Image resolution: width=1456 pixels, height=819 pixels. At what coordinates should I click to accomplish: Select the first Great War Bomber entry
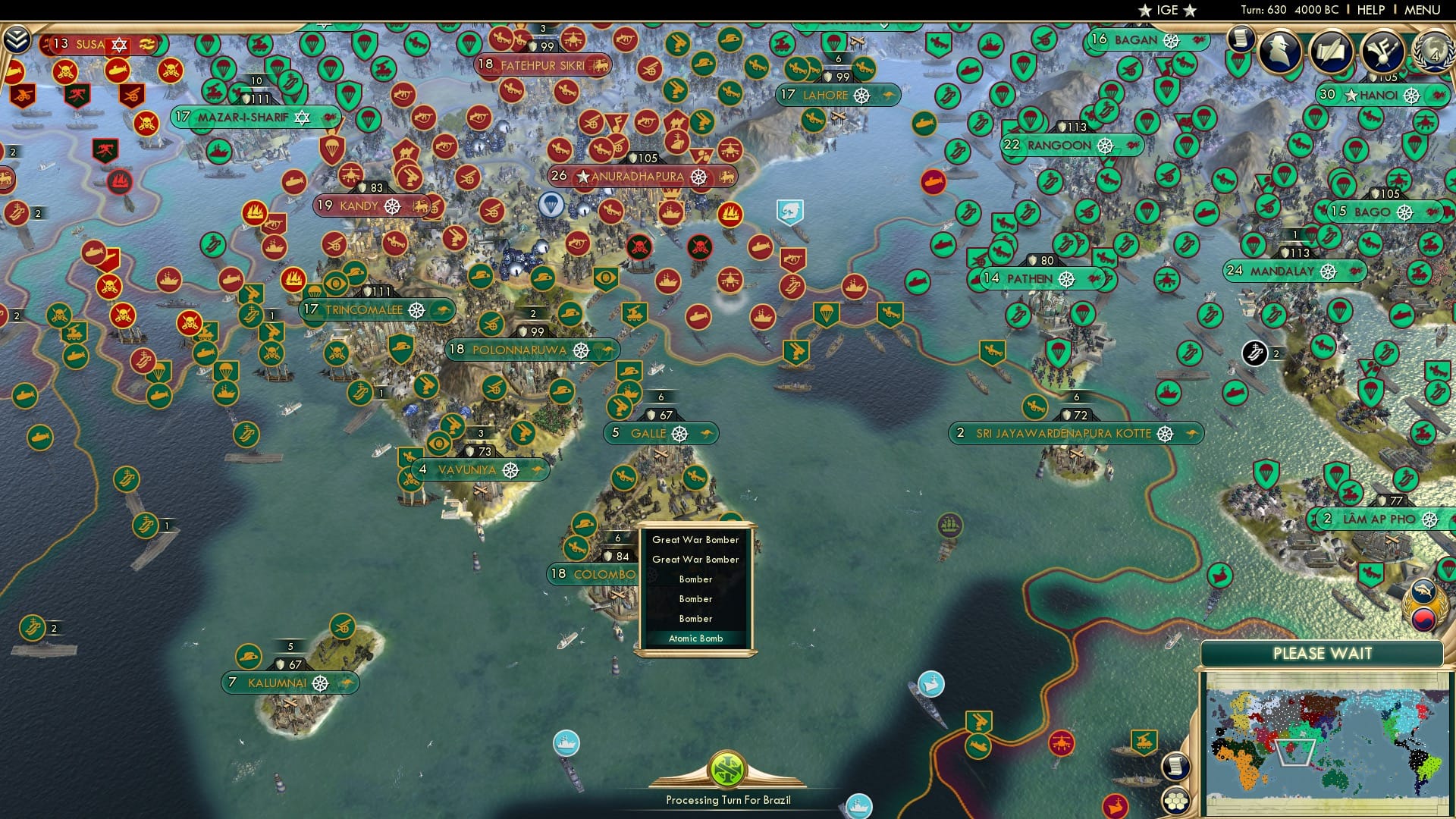(694, 540)
